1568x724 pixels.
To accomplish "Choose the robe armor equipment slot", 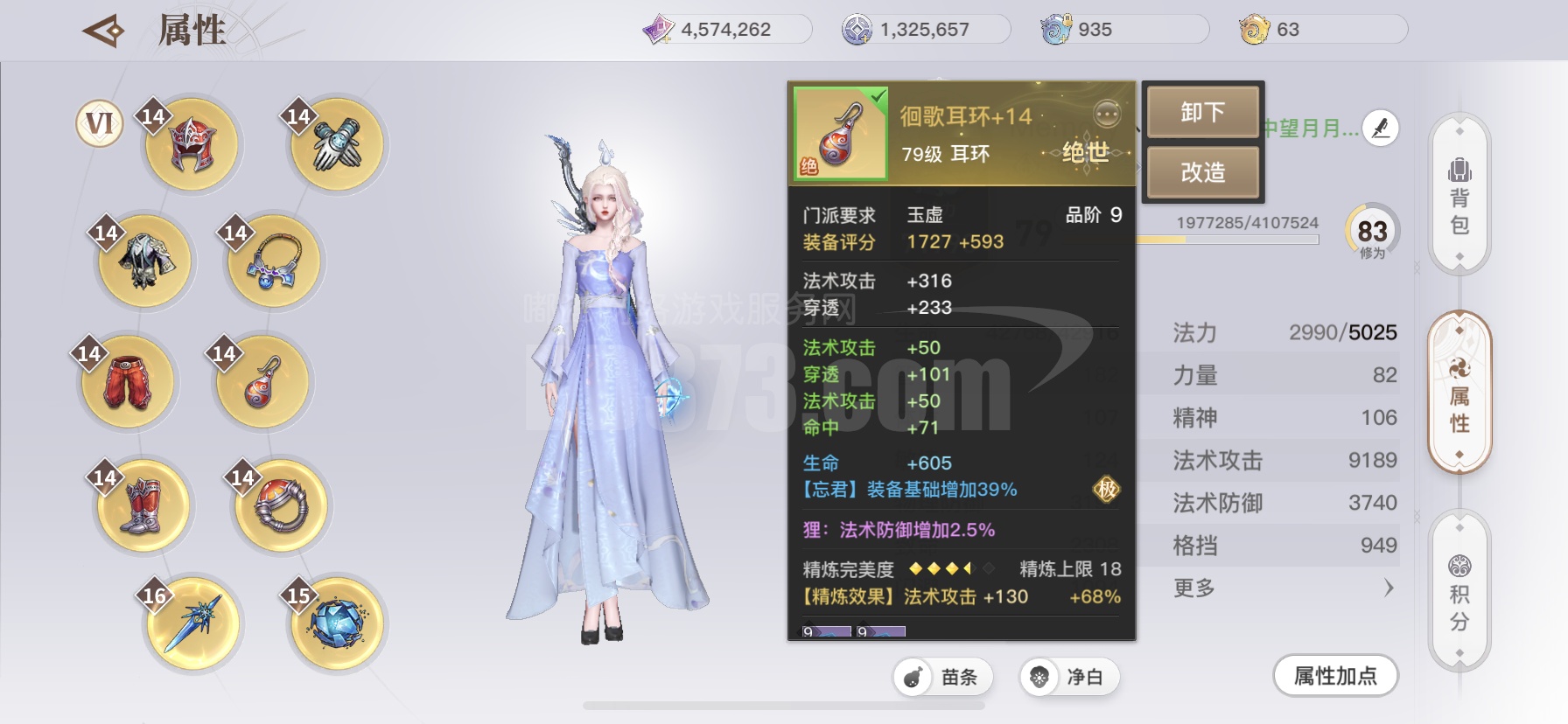I will (144, 261).
